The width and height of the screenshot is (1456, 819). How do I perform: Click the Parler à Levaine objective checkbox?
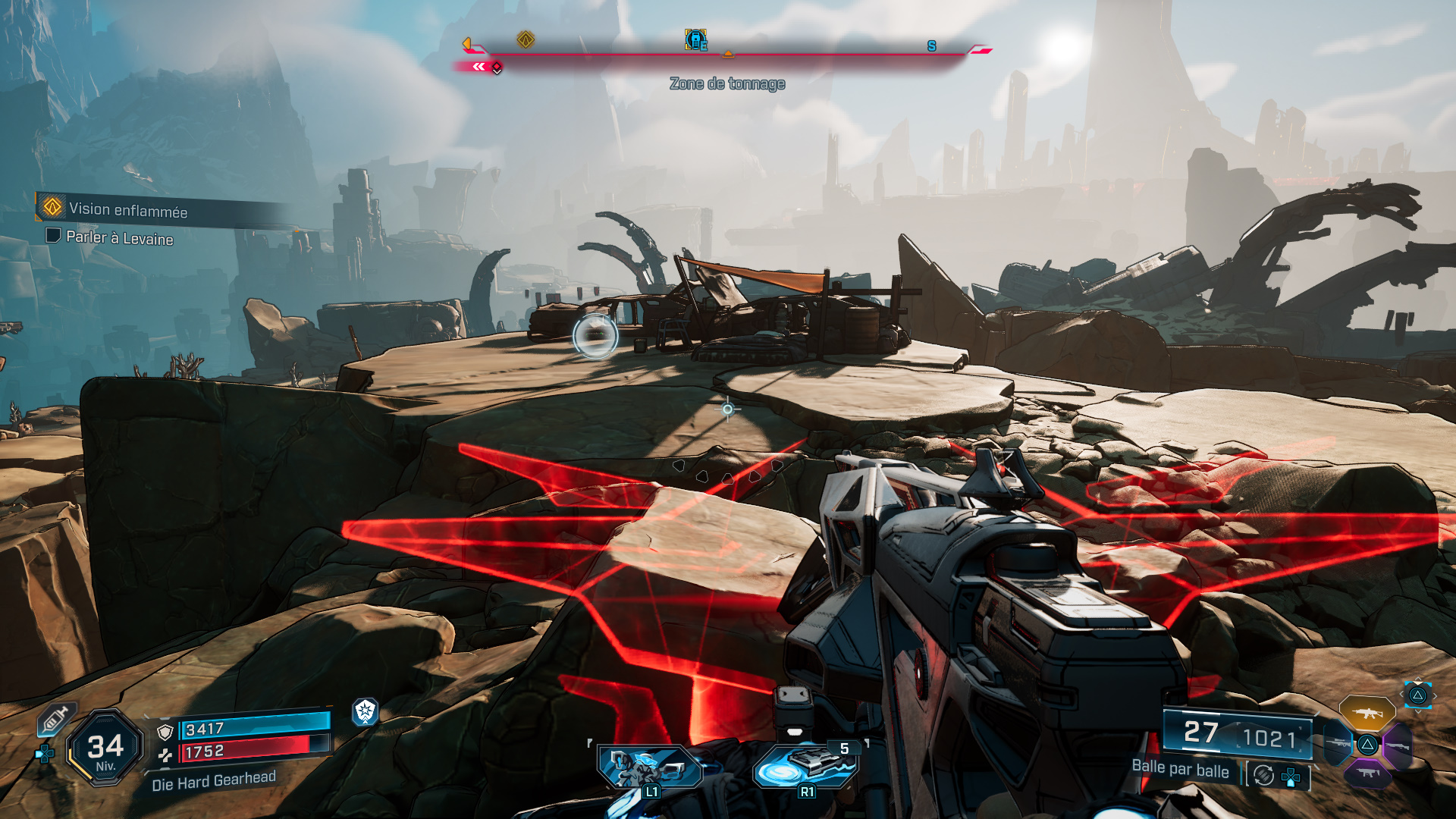(x=53, y=235)
